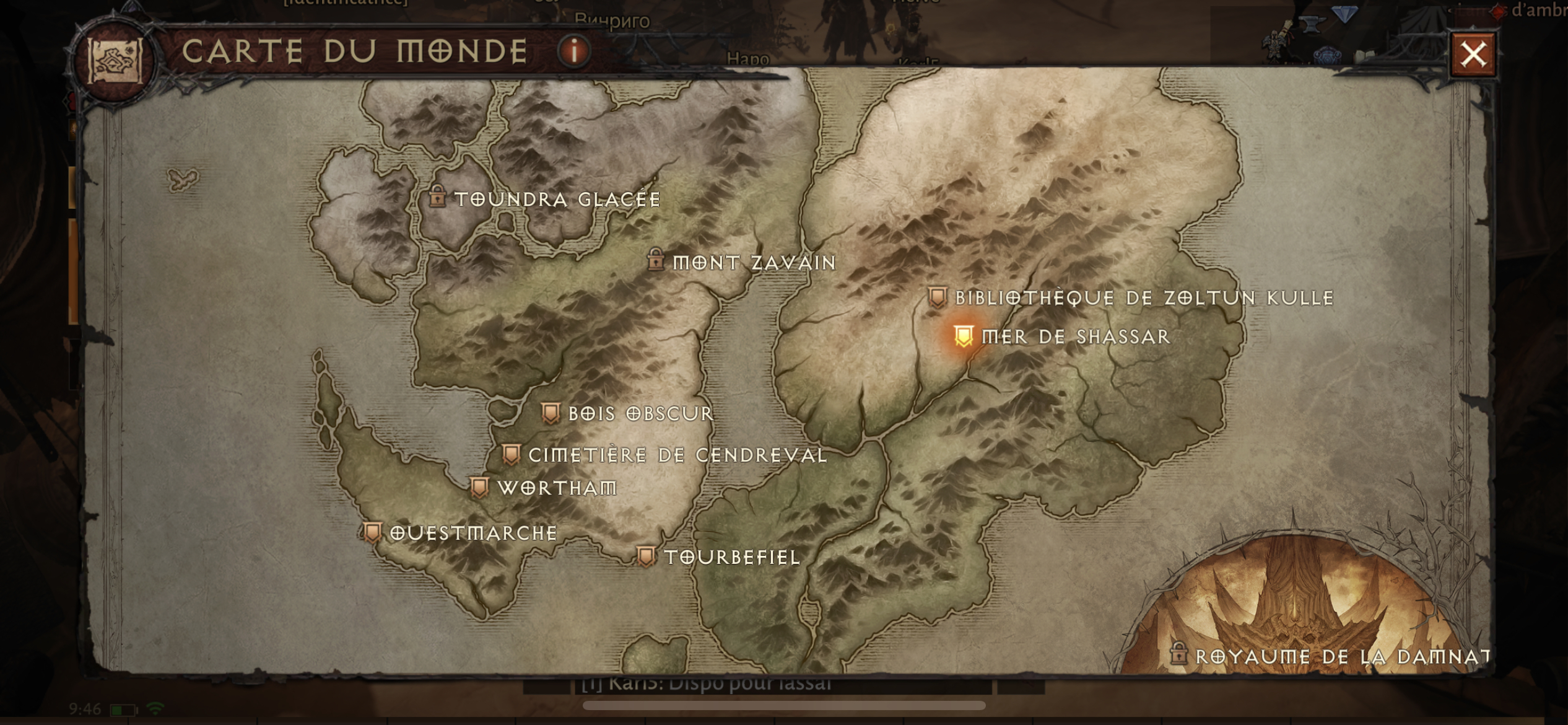
Task: Choose the Cimetière de Cendreval zone
Action: (511, 455)
